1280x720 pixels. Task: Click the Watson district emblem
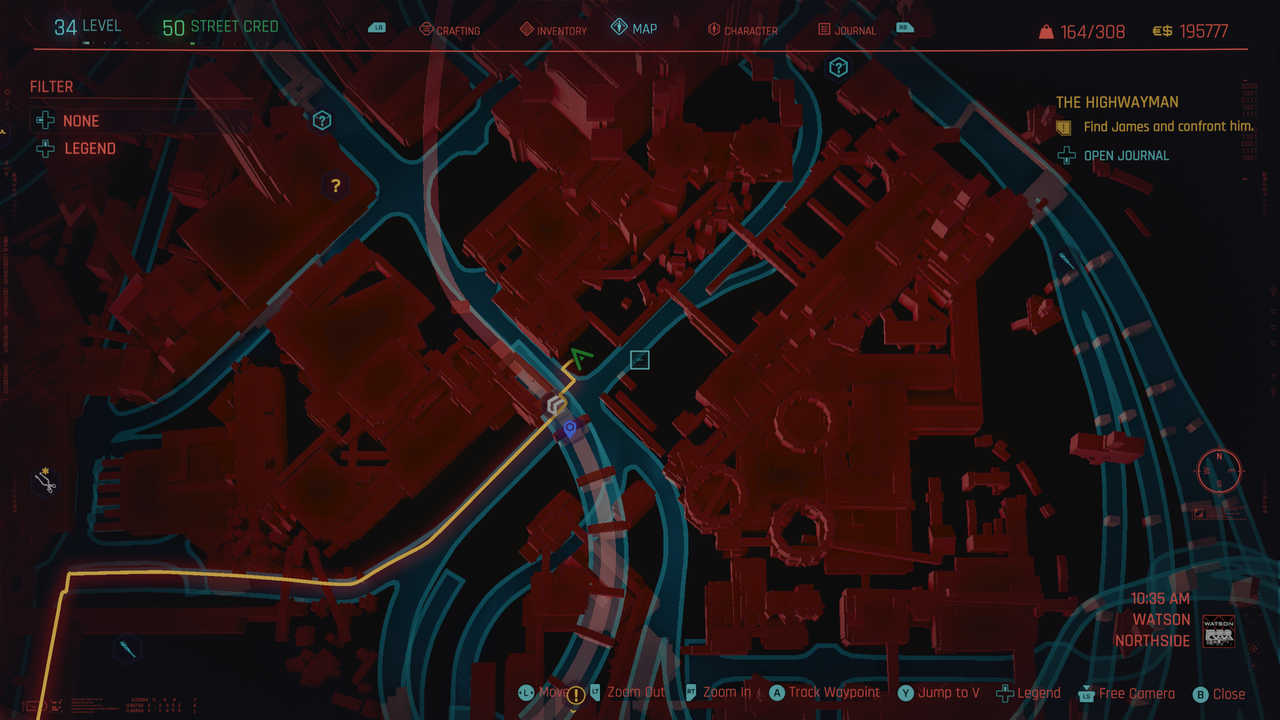pos(1218,632)
